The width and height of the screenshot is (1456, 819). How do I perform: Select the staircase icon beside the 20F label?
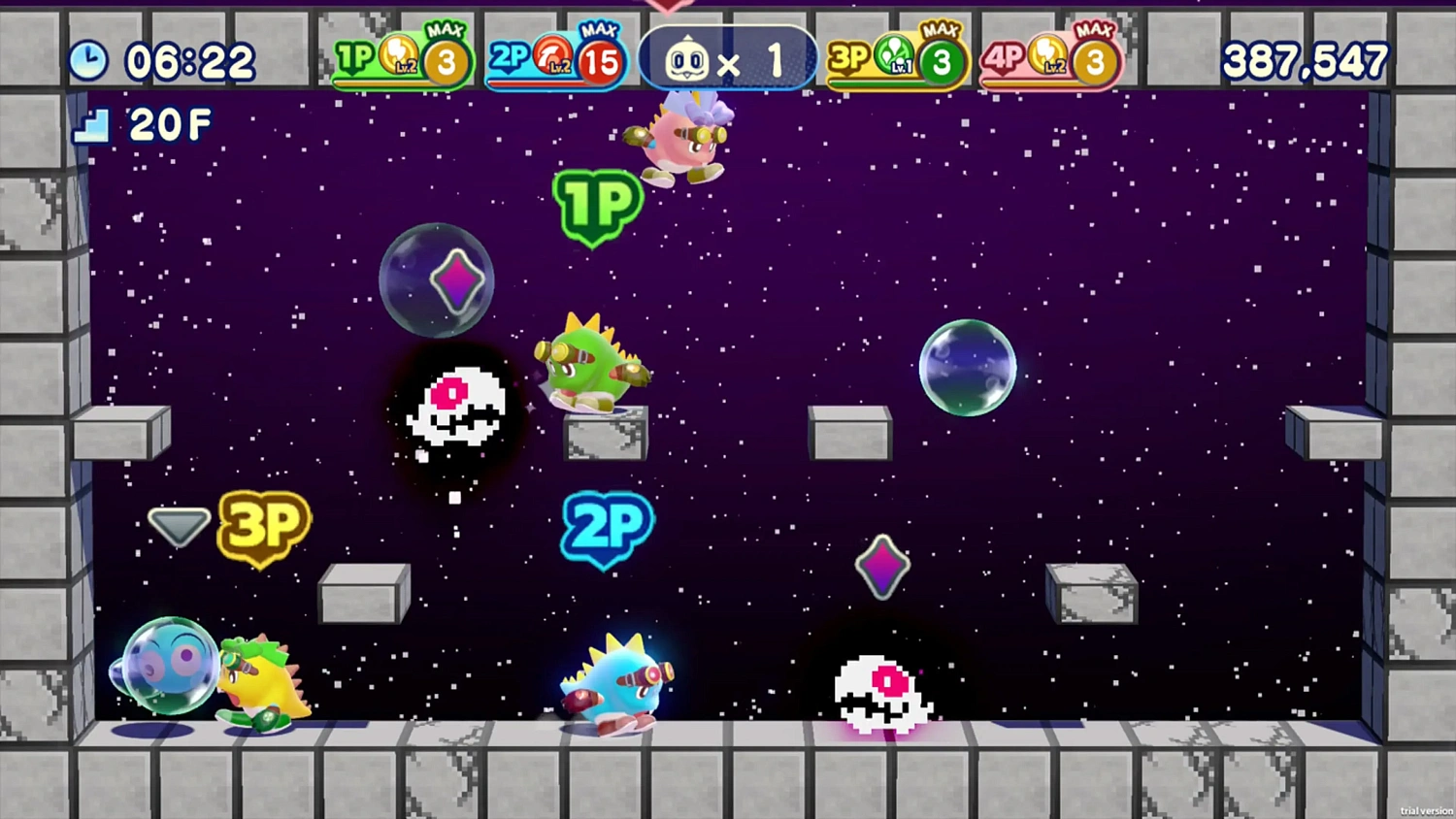(x=90, y=124)
